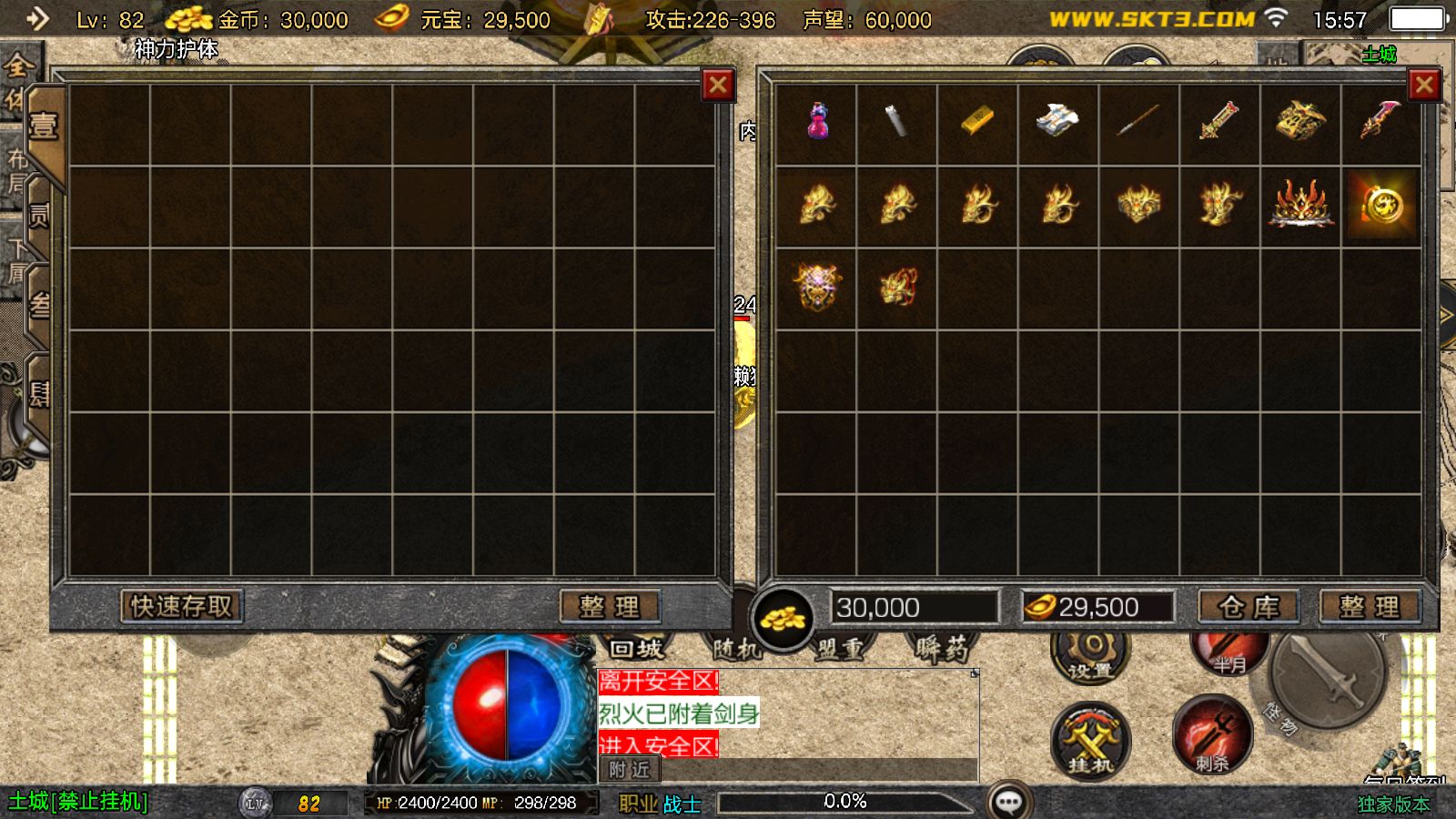Pick the flaming red horned crown

tap(1300, 204)
